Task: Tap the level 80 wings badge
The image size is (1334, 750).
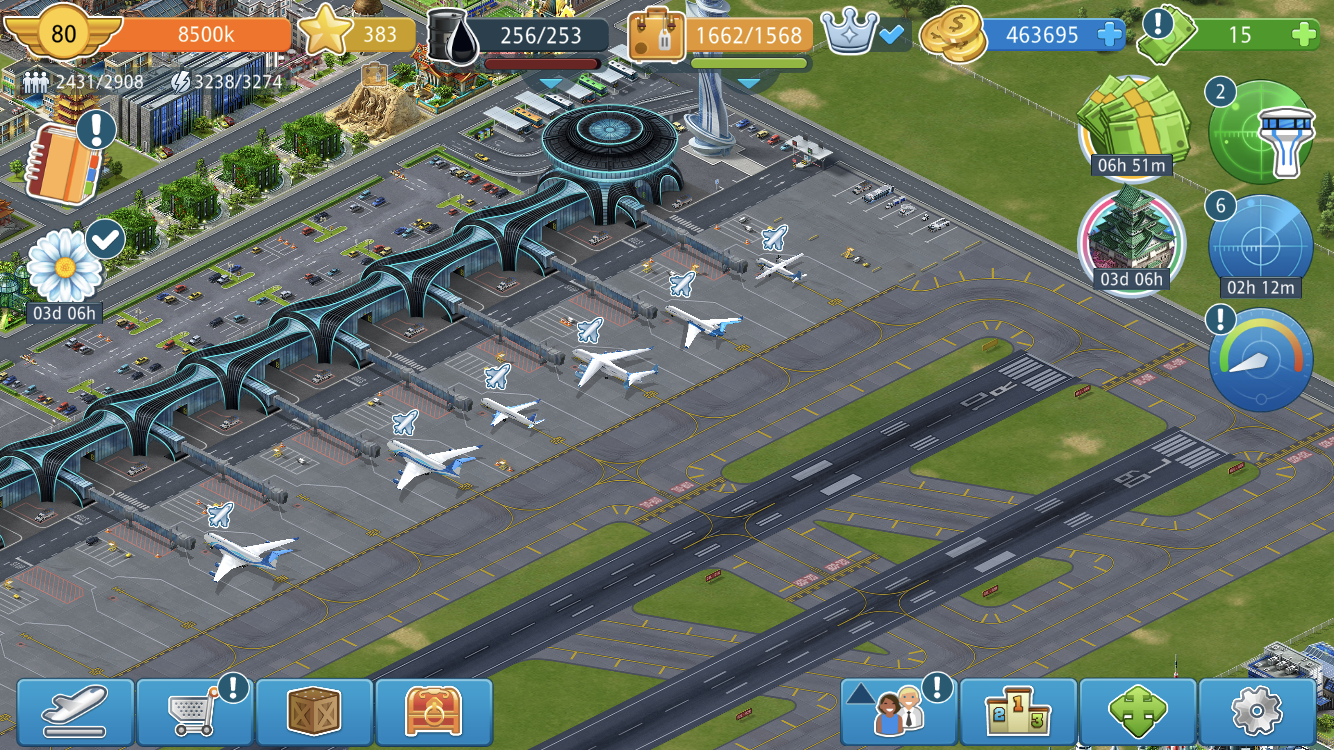Action: (62, 34)
